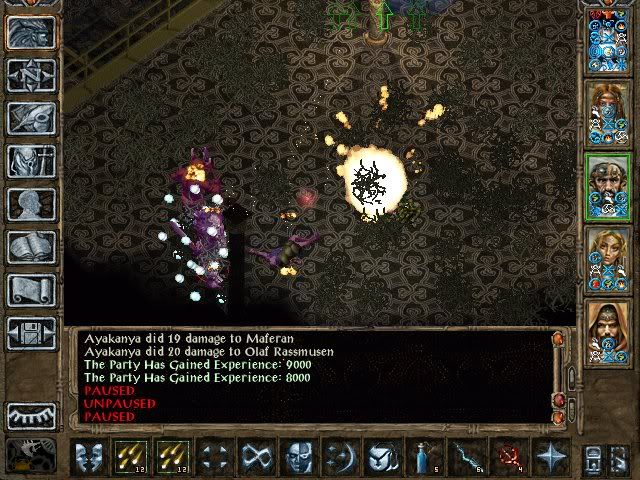Open the star-shaped special abilities button

[550, 456]
